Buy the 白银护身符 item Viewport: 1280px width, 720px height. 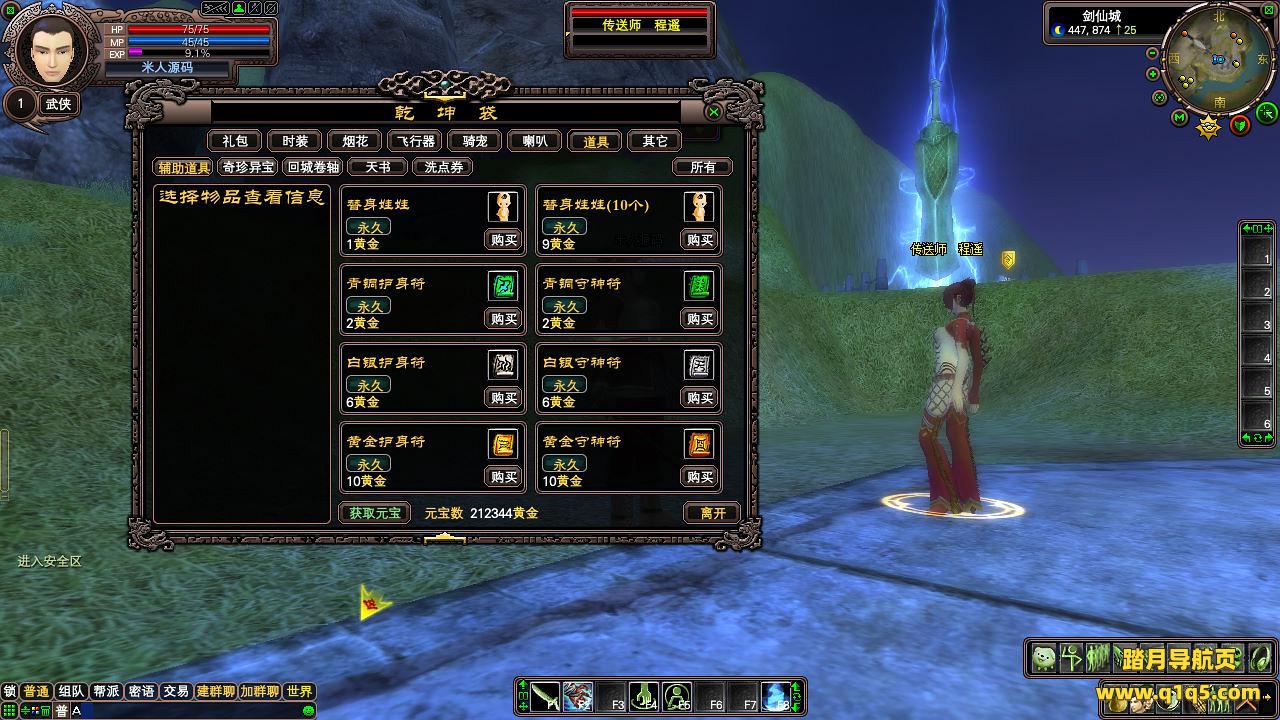[503, 398]
